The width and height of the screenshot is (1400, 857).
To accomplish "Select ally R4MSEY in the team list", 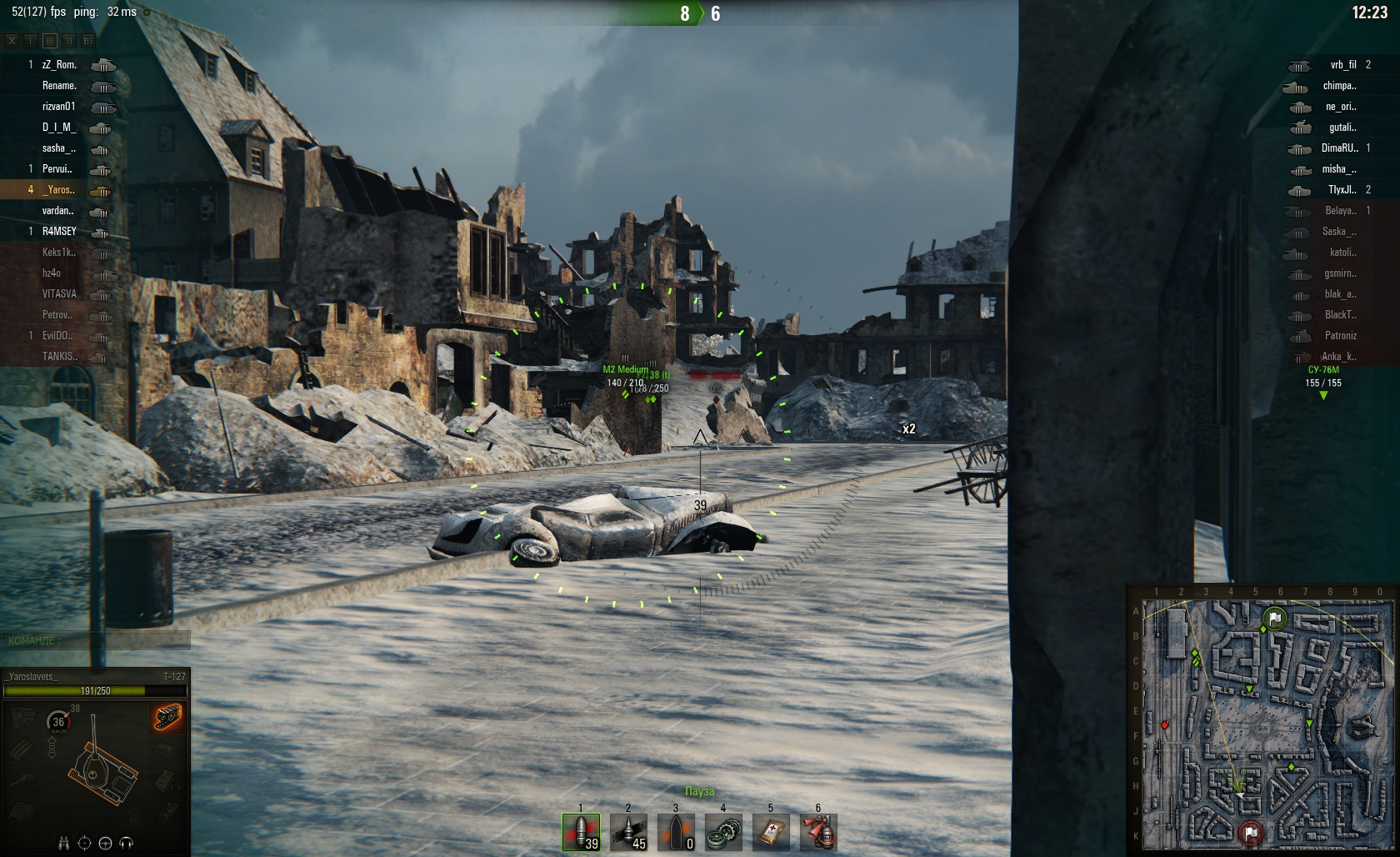I will [59, 232].
